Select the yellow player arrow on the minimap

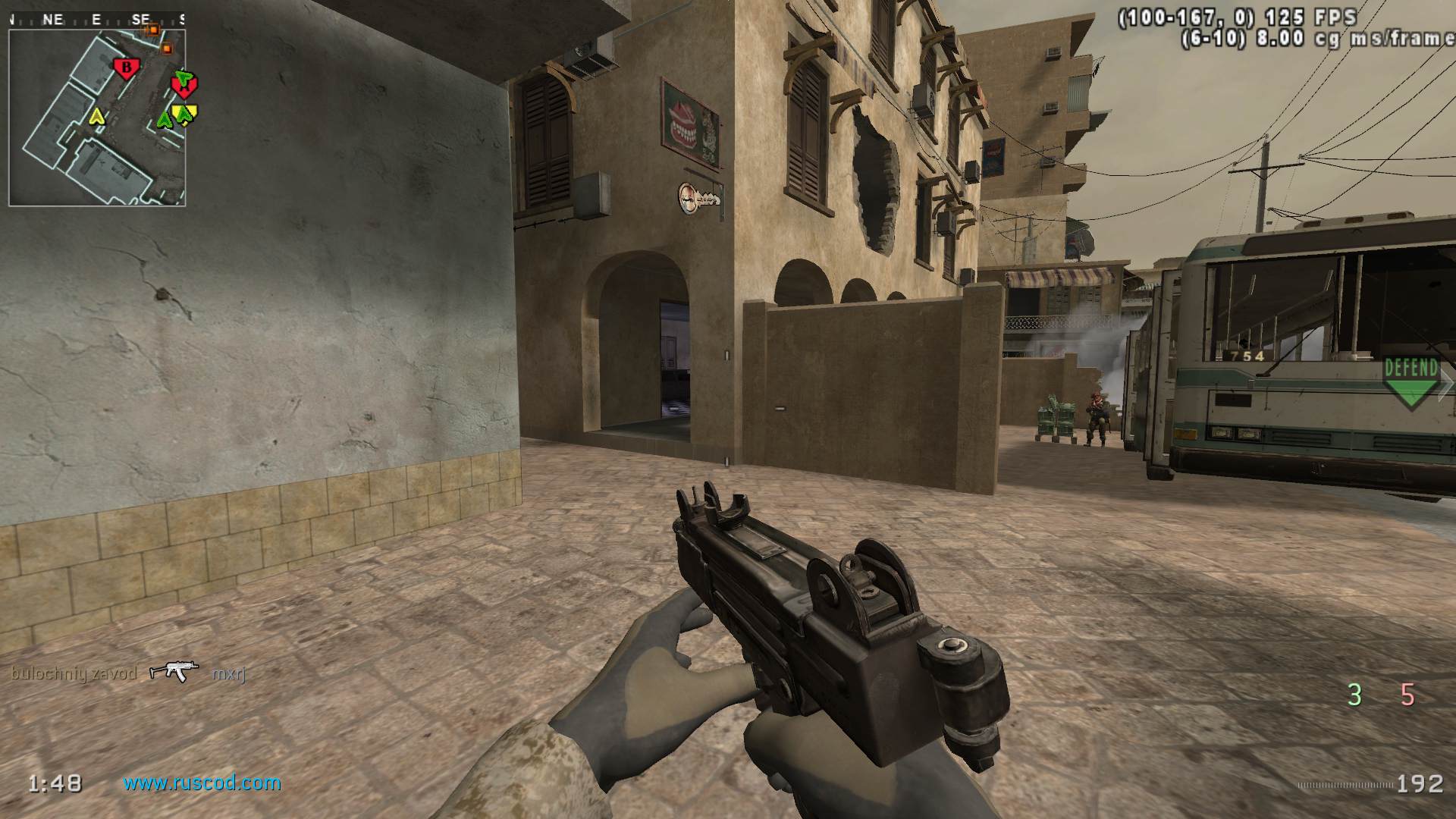pyautogui.click(x=96, y=117)
